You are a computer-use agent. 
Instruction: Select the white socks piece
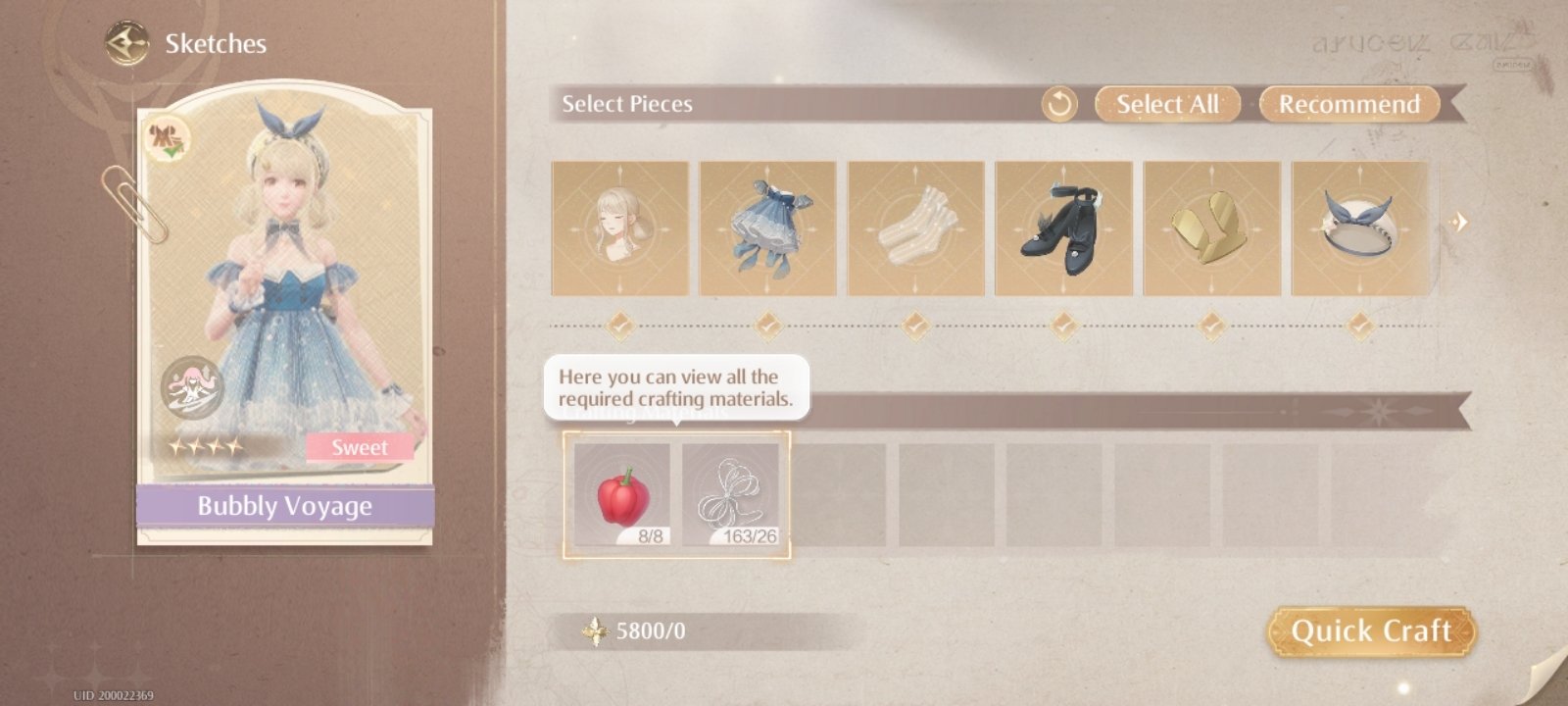[915, 228]
